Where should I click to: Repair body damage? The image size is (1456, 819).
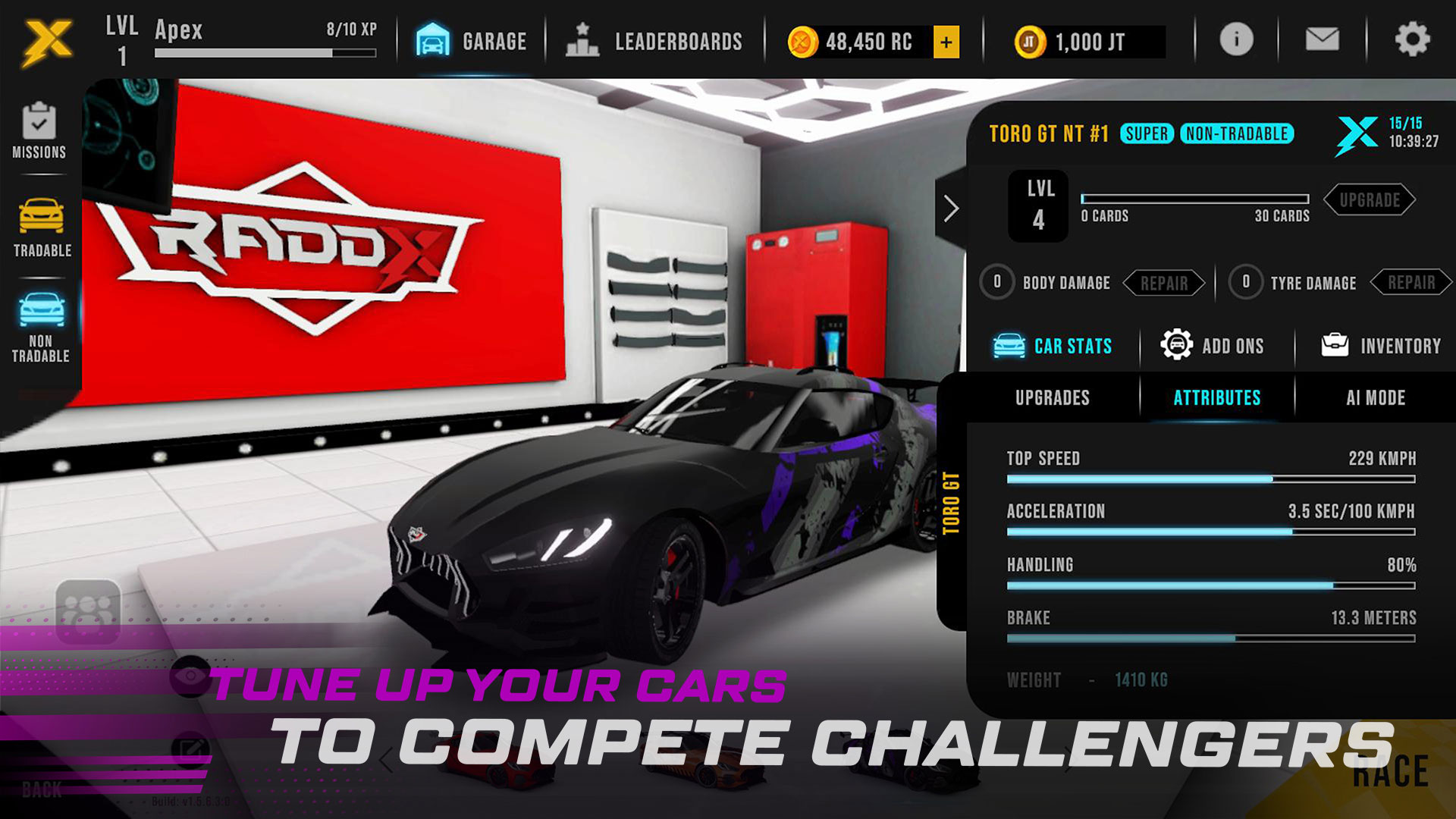click(1164, 283)
